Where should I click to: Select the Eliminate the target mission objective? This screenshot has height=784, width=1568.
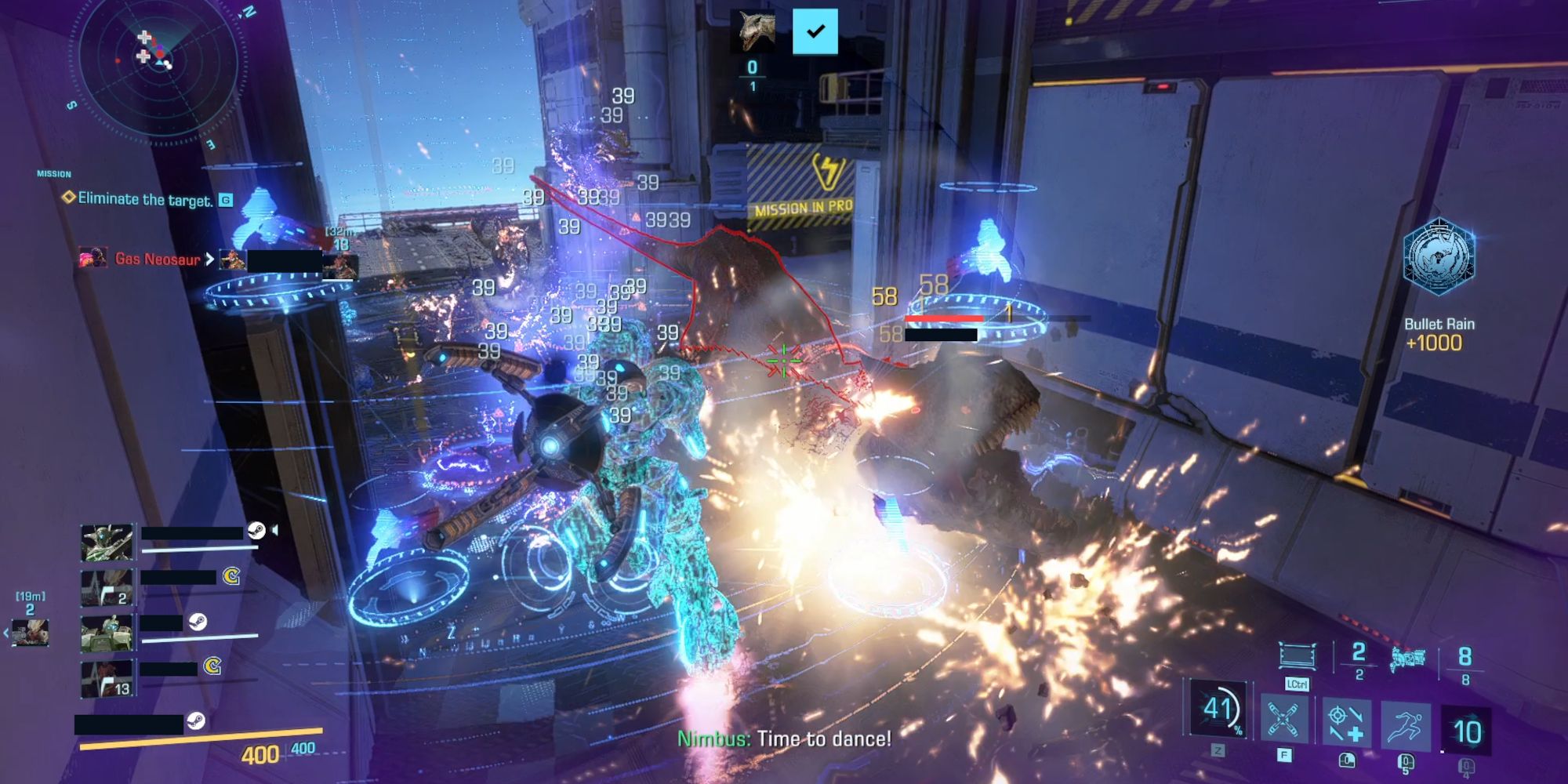coord(145,199)
